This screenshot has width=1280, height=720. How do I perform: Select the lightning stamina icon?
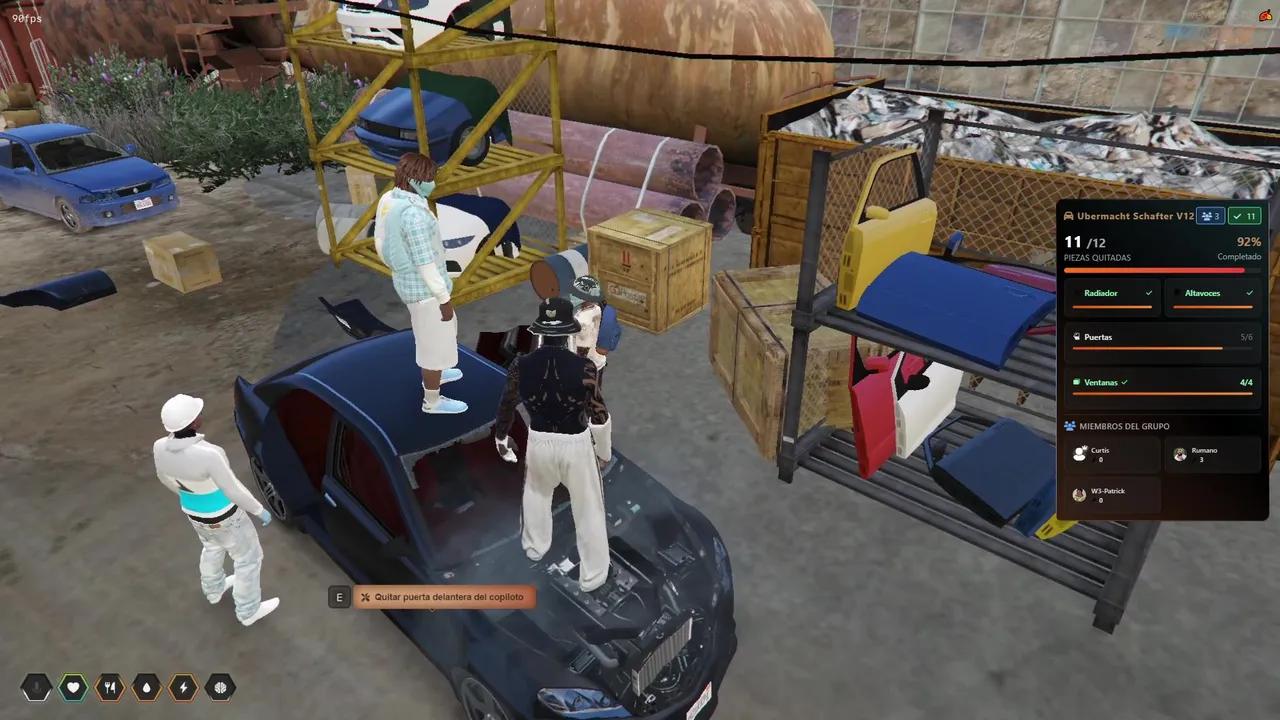click(183, 687)
